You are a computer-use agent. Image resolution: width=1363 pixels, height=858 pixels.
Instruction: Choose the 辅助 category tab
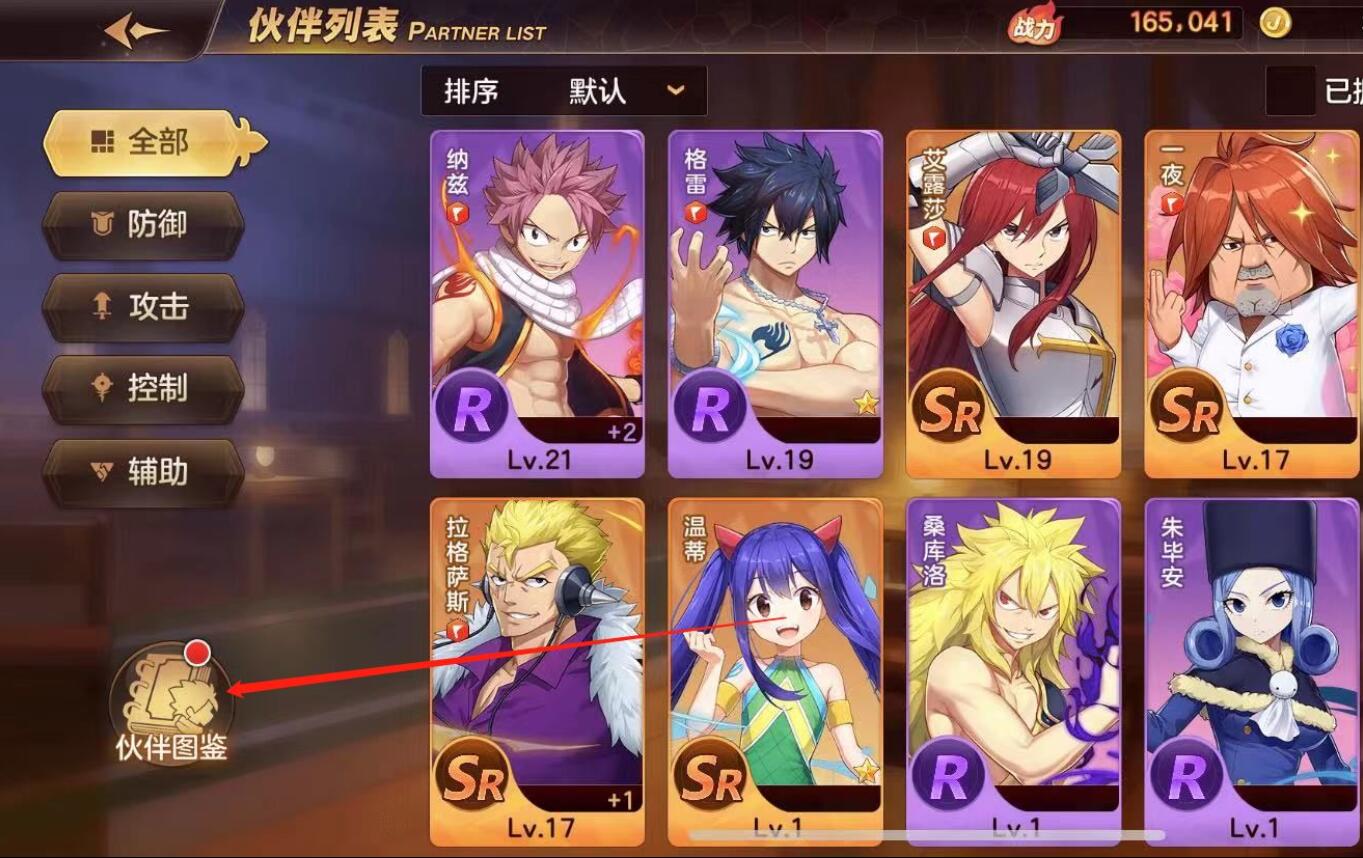(x=144, y=471)
